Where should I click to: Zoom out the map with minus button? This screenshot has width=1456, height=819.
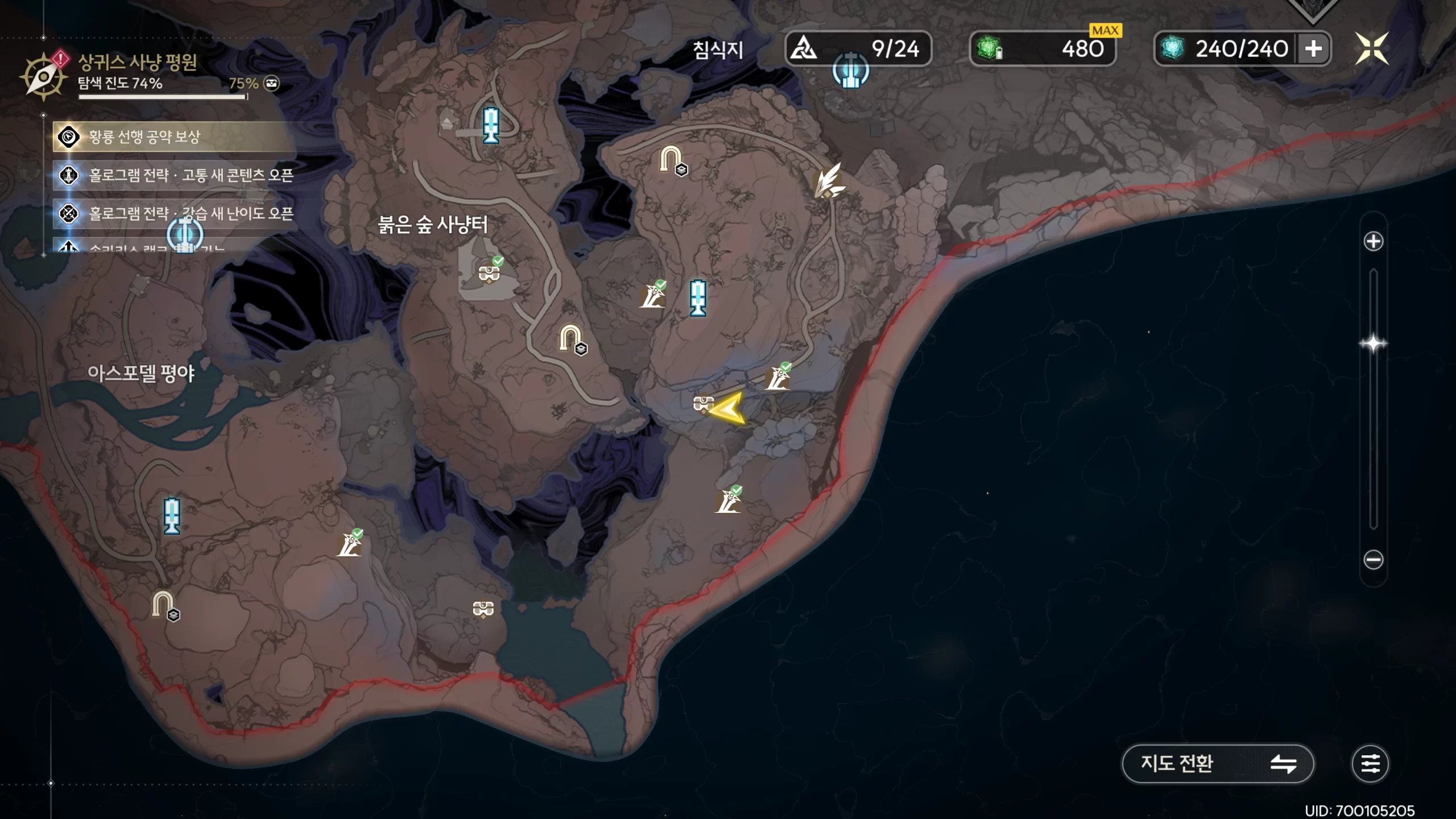(1373, 560)
